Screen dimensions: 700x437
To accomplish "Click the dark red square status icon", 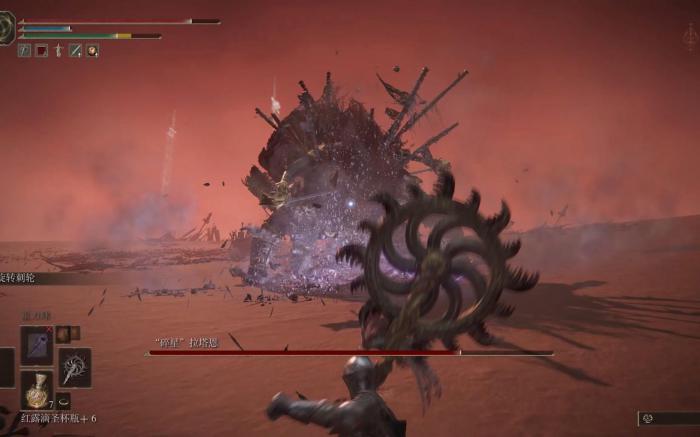I will [41, 50].
